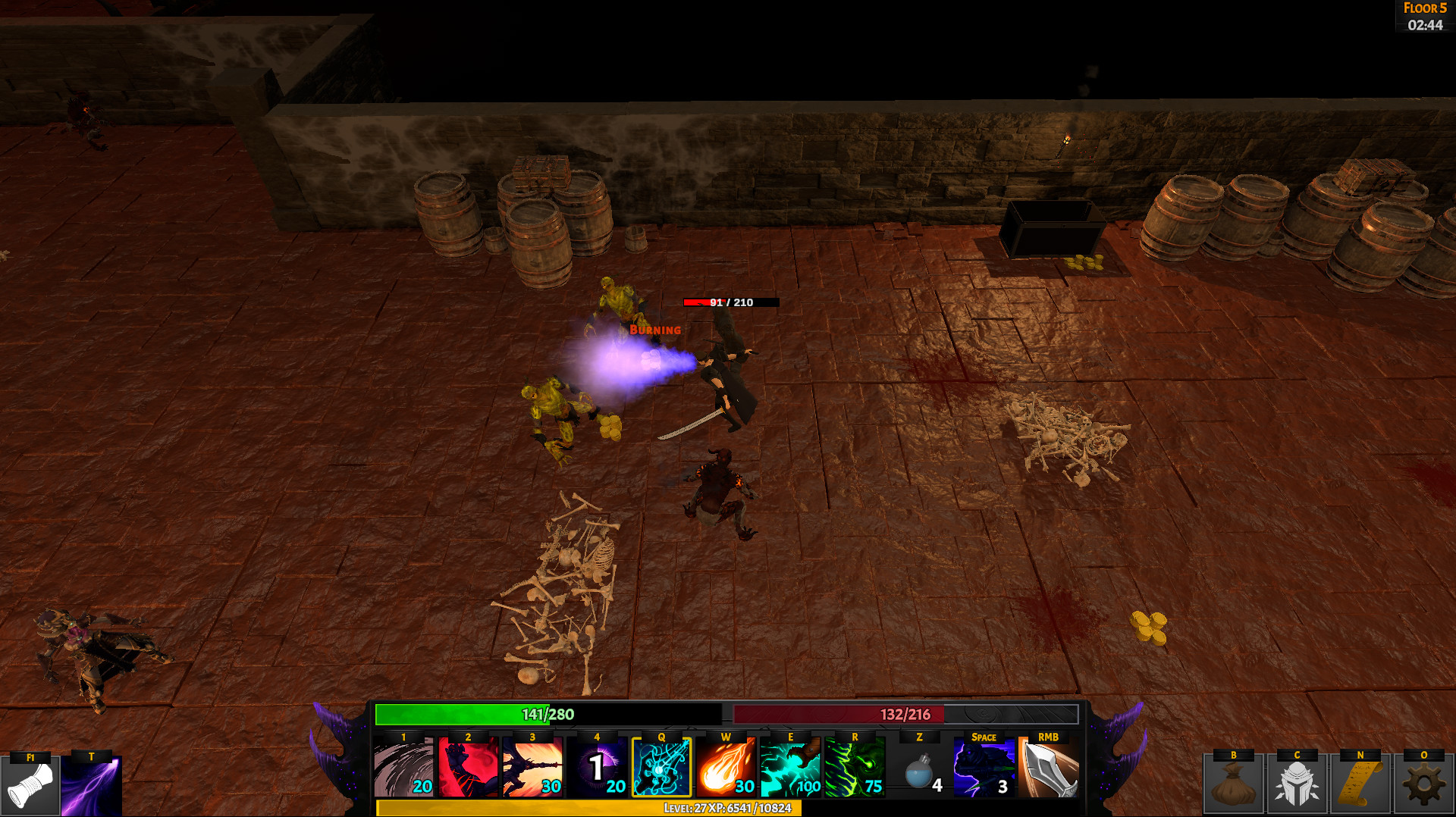Viewport: 1456px width, 817px height.
Task: Use the fireball skill bound to W
Action: tap(725, 768)
